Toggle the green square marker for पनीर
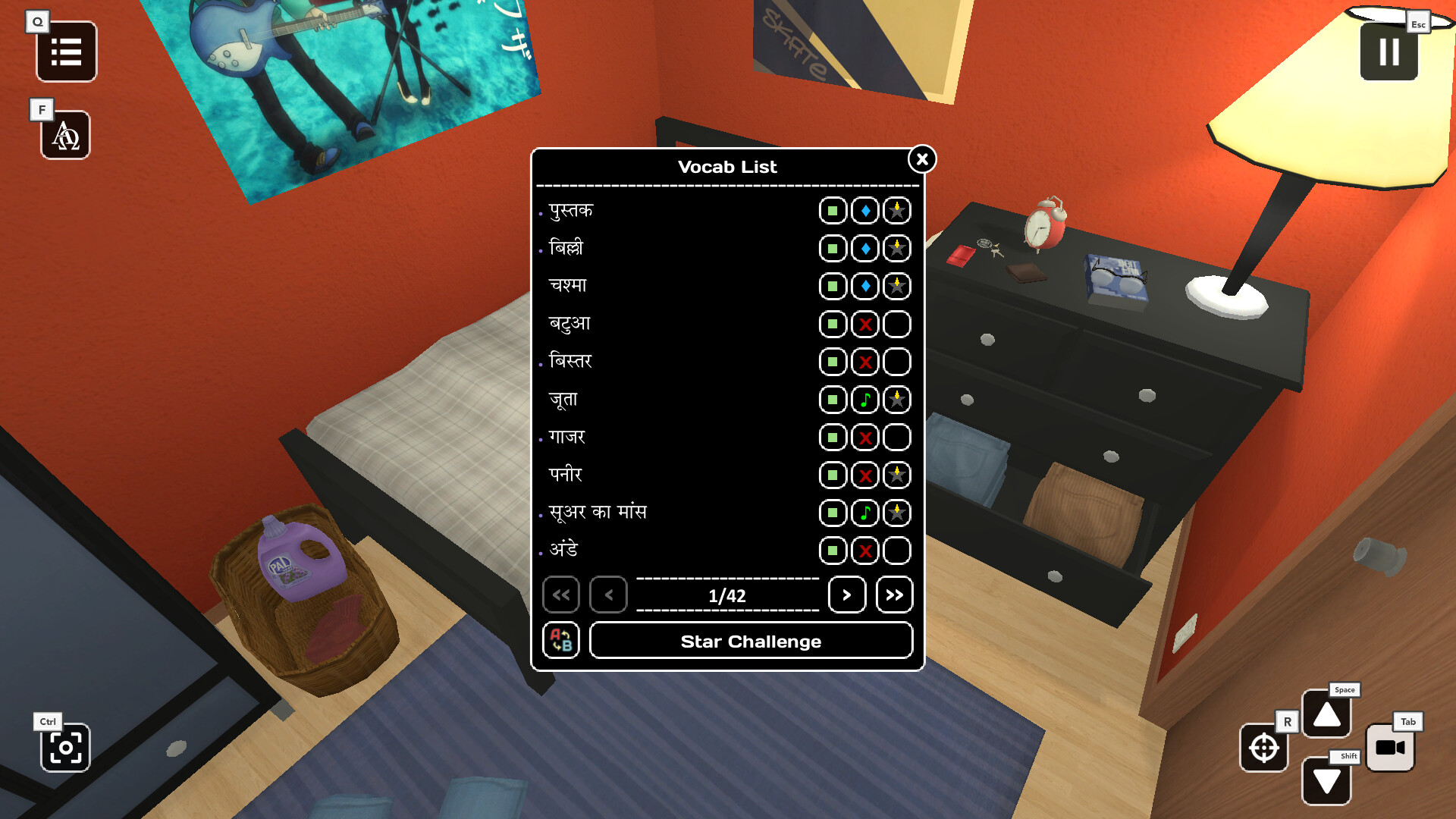1456x819 pixels. click(832, 475)
